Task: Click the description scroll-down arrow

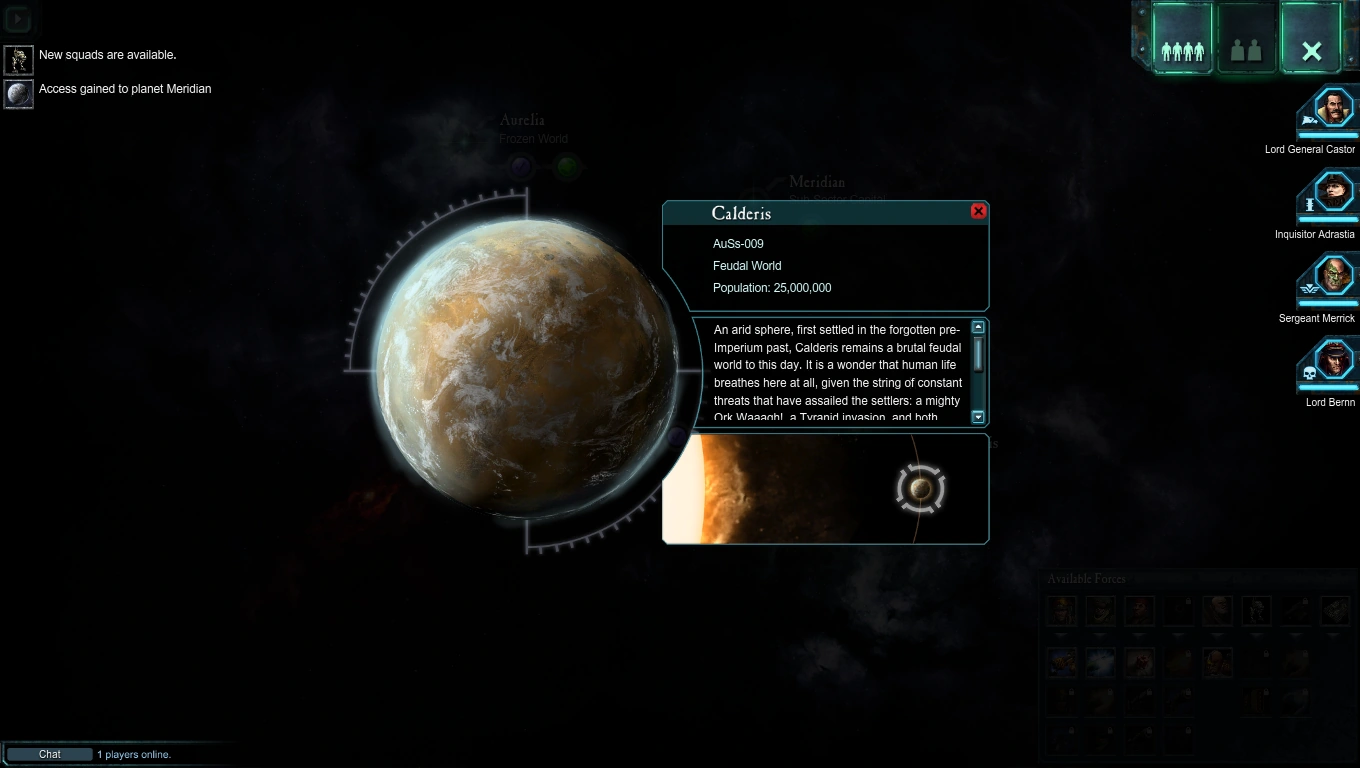Action: pyautogui.click(x=978, y=418)
